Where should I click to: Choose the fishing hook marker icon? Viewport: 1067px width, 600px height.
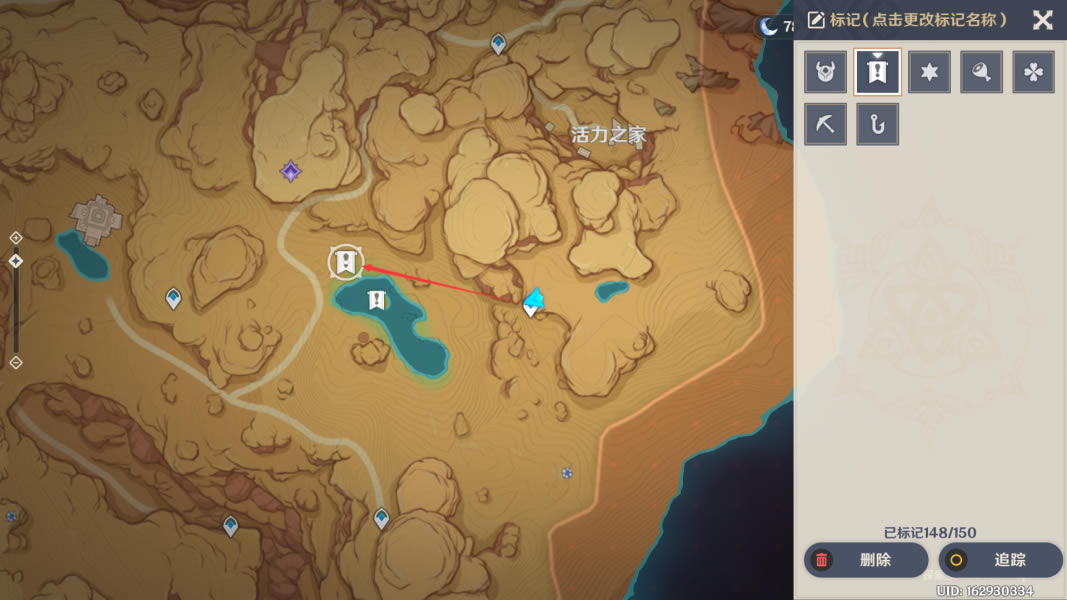click(878, 124)
